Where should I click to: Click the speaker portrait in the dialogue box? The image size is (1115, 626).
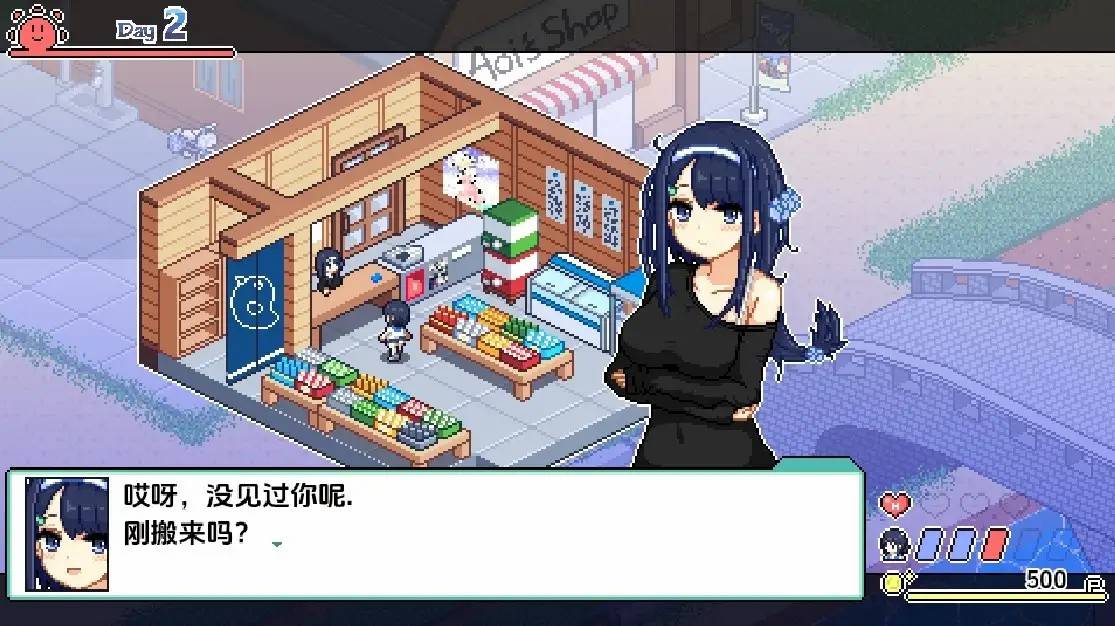coord(67,534)
